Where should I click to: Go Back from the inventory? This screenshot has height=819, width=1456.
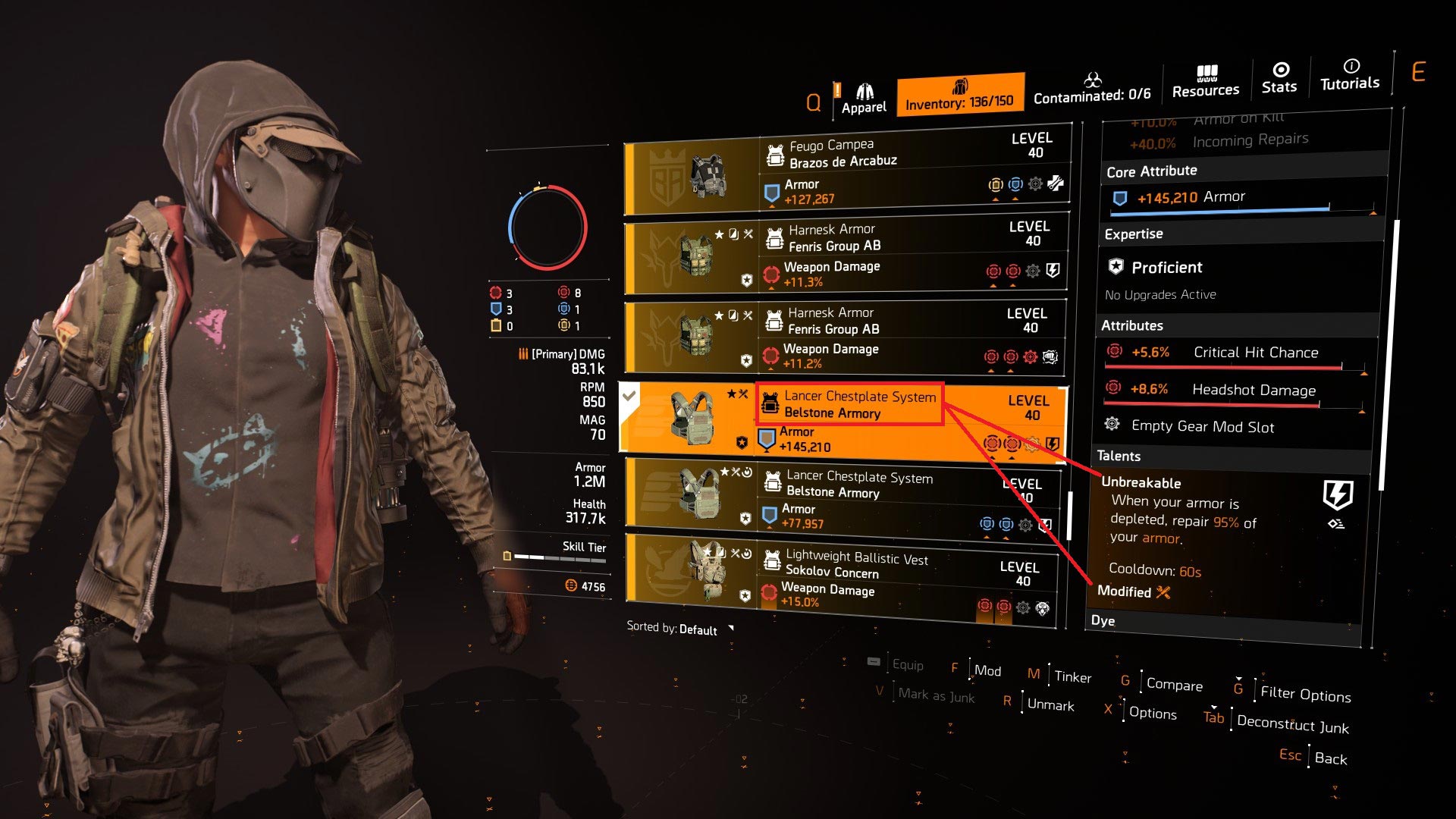tap(1330, 758)
